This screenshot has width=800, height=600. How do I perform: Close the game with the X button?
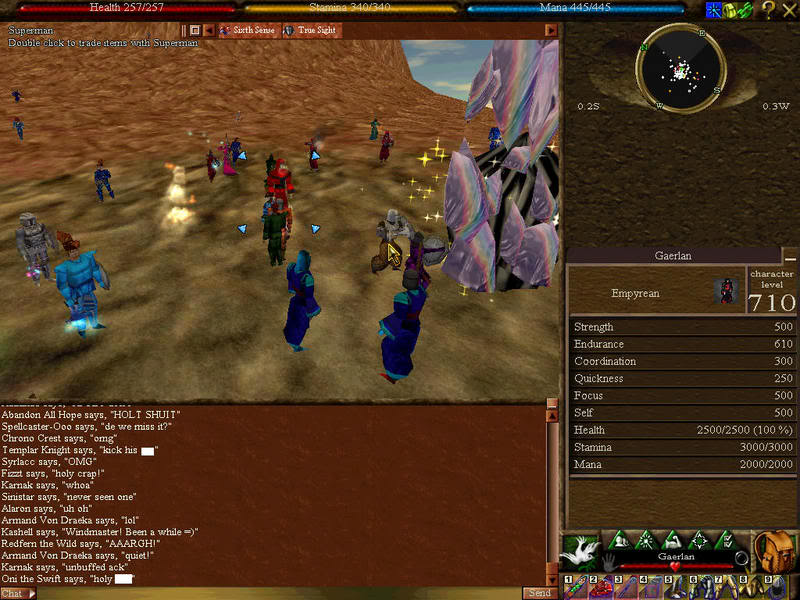point(788,10)
